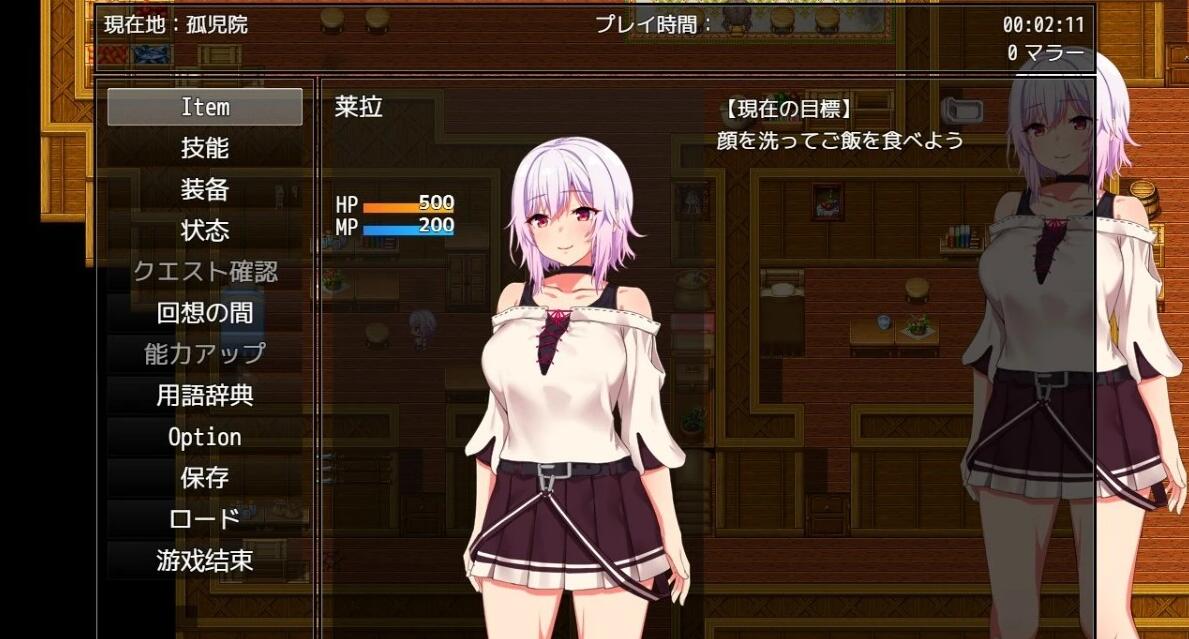Image resolution: width=1189 pixels, height=639 pixels.
Task: Open the 装备 equipment menu
Action: (205, 189)
